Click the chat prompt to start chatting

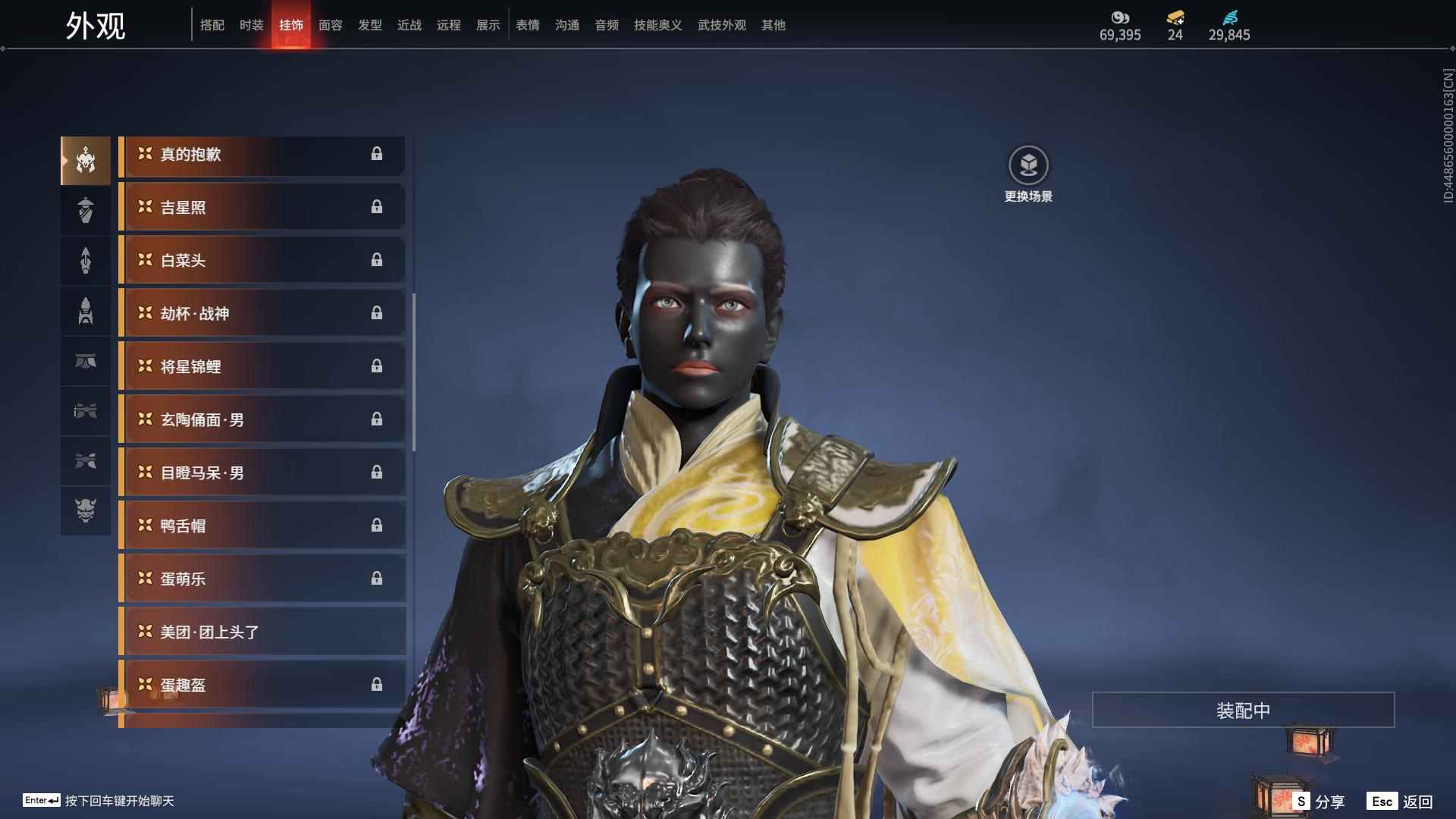tap(119, 801)
